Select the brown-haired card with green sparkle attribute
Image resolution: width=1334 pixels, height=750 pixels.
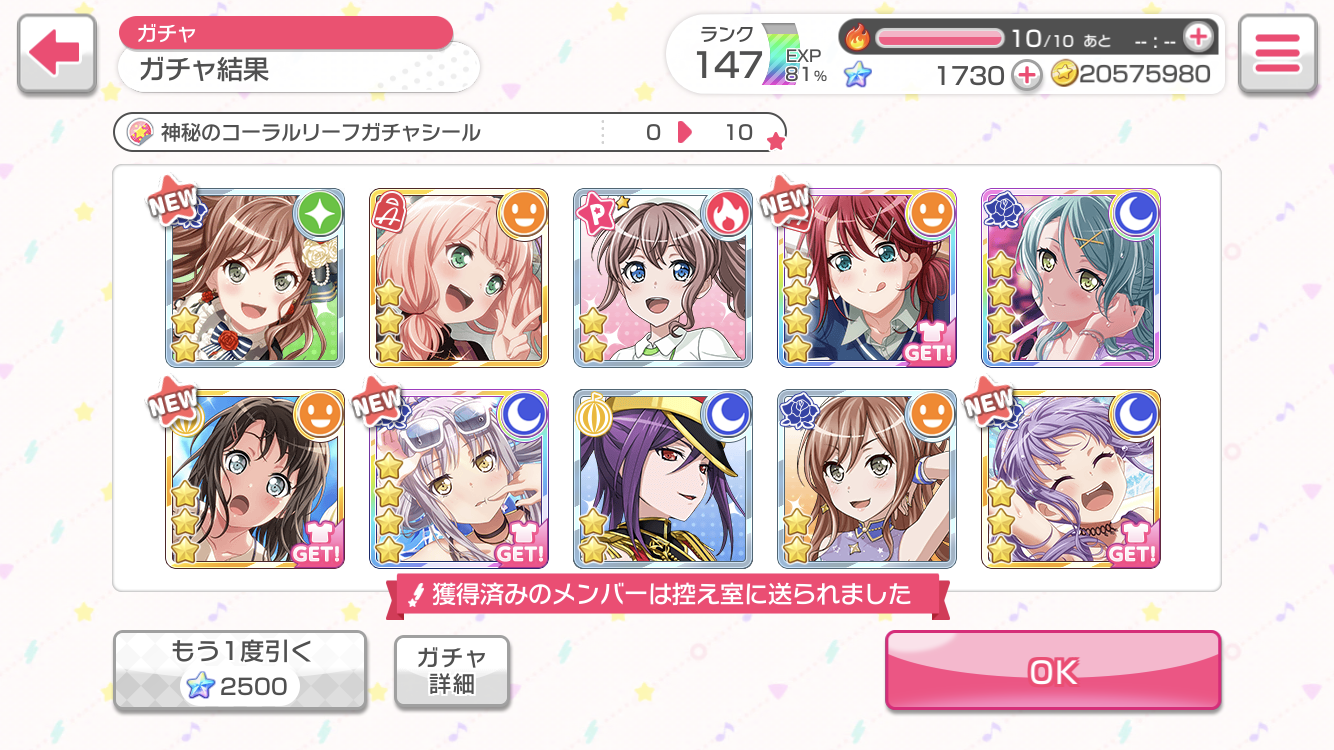(x=255, y=277)
